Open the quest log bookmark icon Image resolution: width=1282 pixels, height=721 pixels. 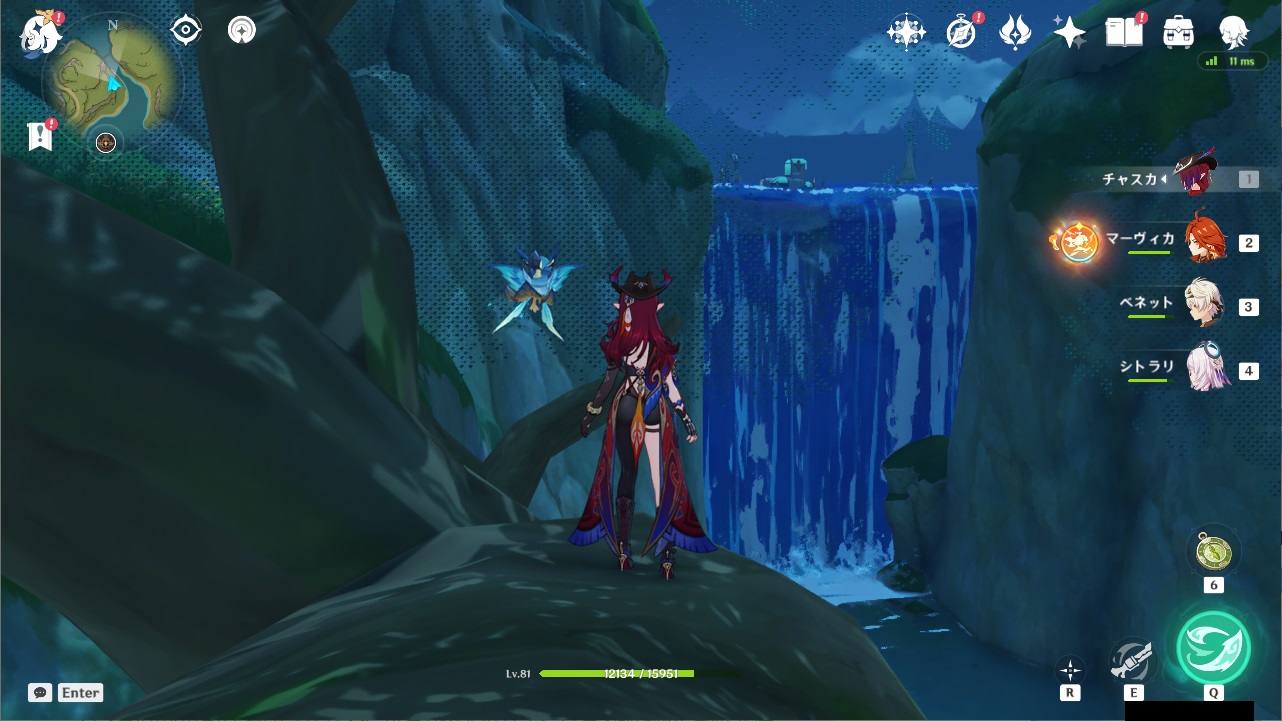pos(40,136)
